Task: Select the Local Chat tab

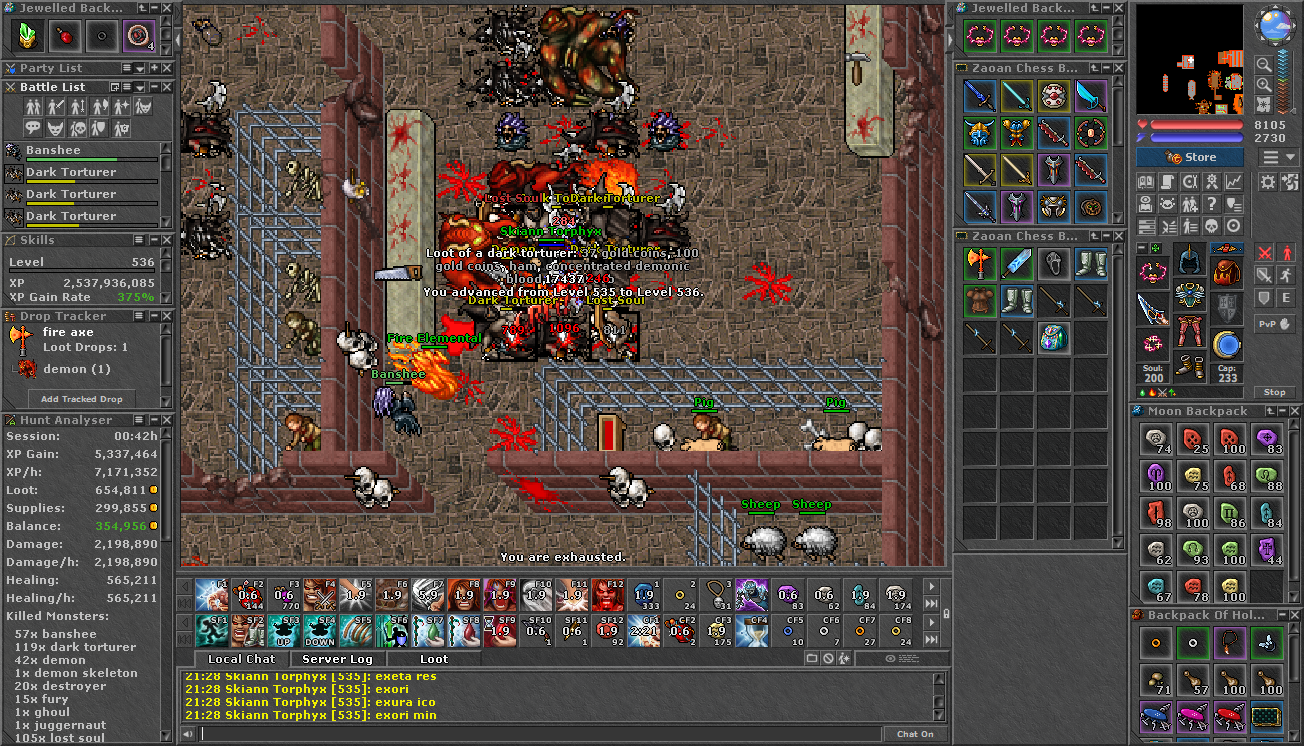Action: (x=241, y=659)
